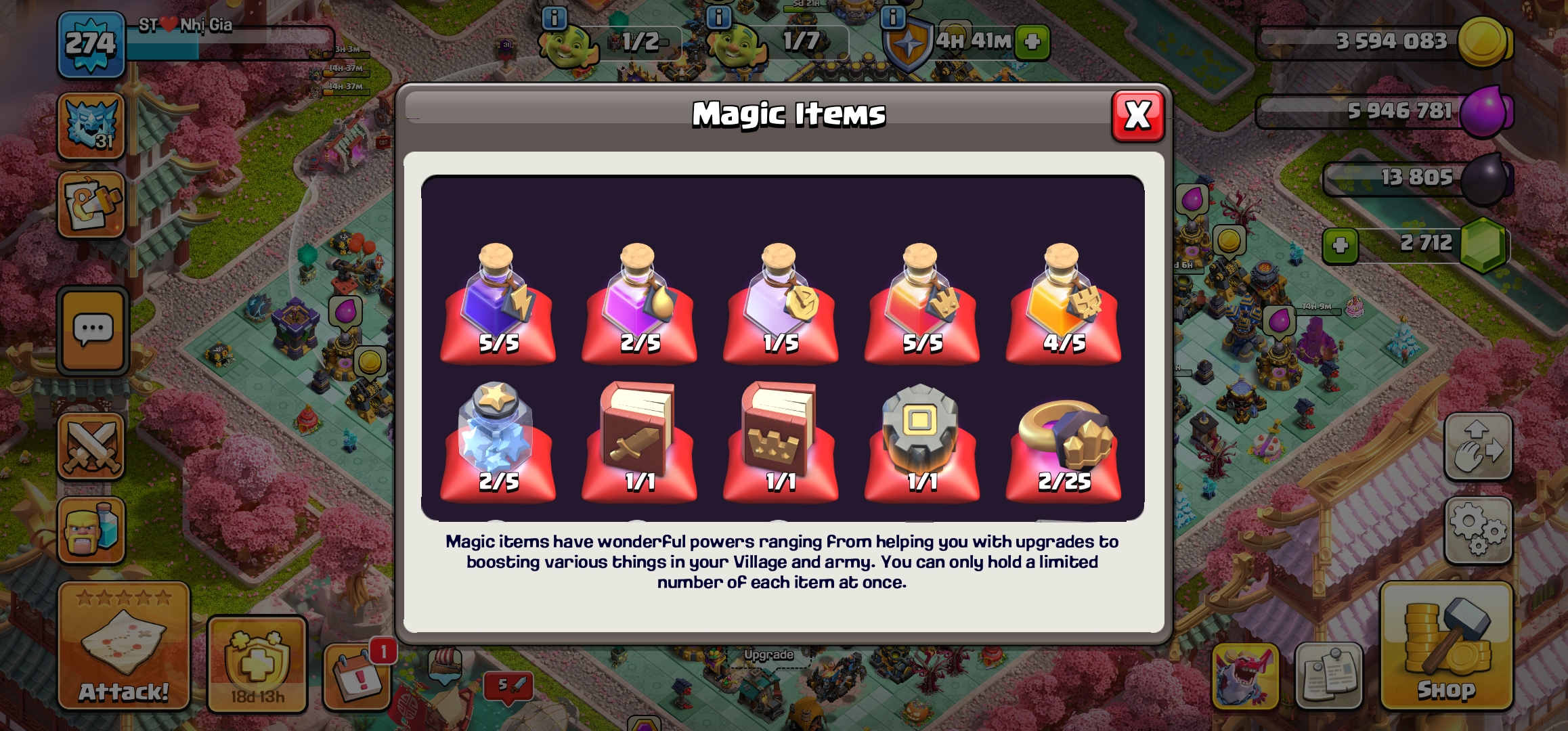Pick the Wall Ring item
Viewport: 1568px width, 731px height.
(1063, 440)
